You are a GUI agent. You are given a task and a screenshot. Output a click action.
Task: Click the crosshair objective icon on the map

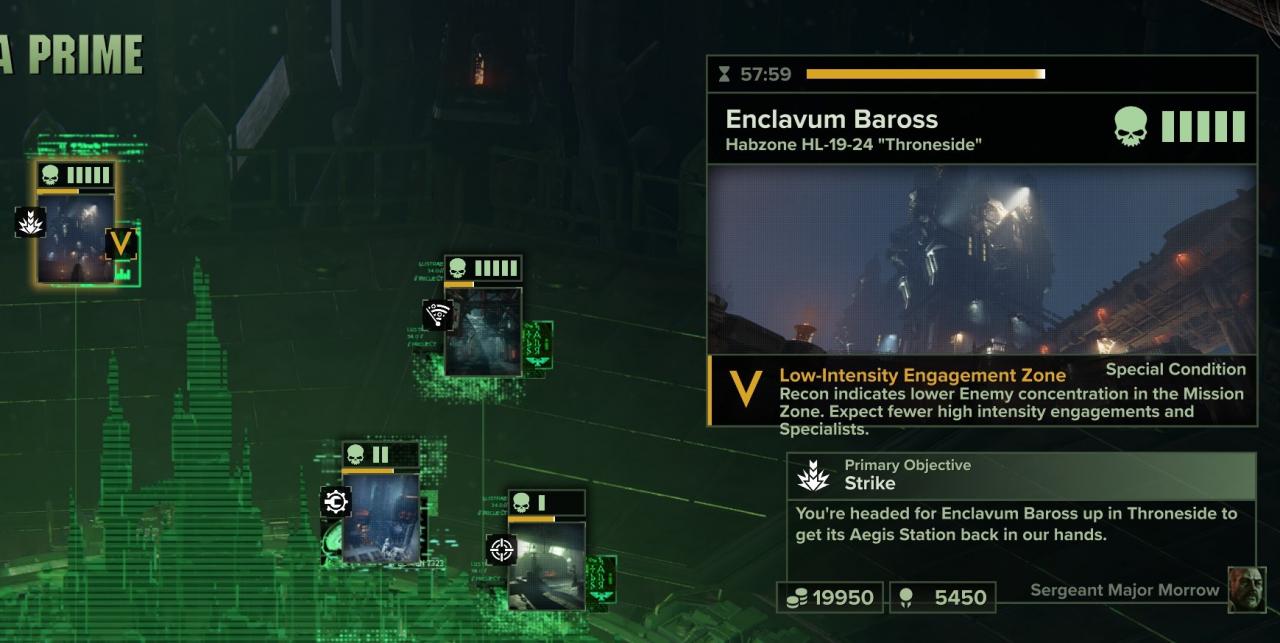[x=502, y=549]
